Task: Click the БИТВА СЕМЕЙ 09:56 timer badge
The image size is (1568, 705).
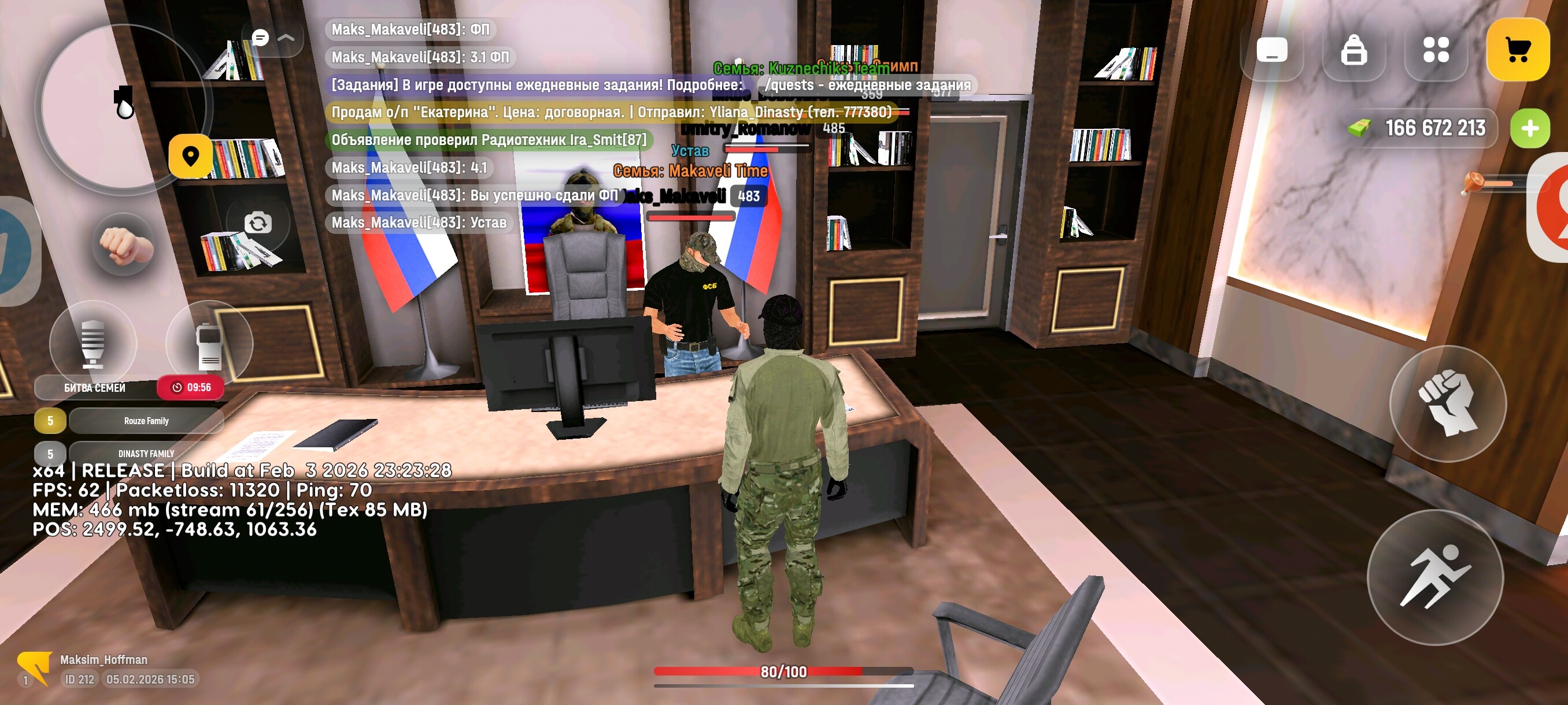Action: coord(191,387)
